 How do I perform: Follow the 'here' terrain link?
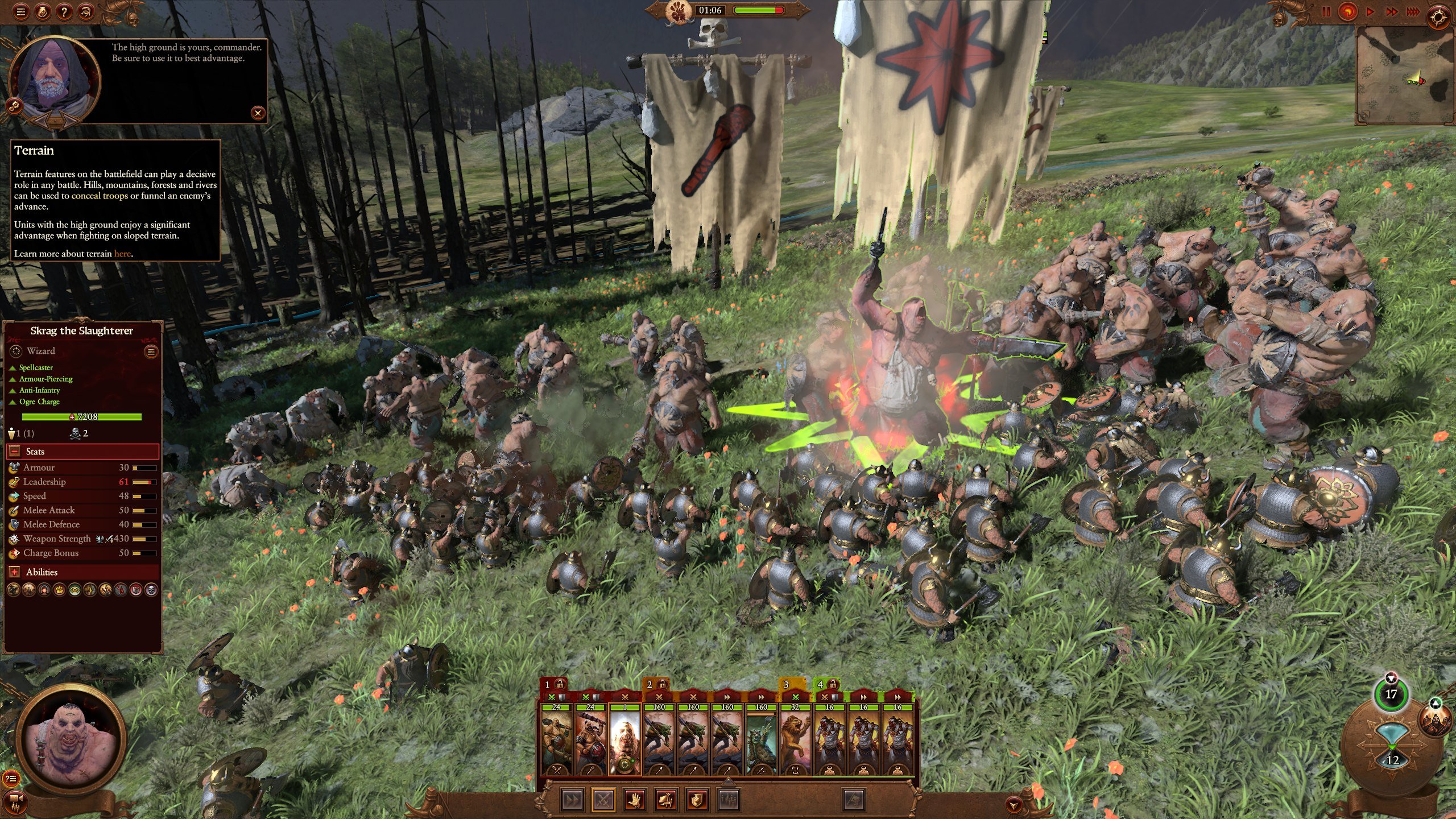point(122,254)
